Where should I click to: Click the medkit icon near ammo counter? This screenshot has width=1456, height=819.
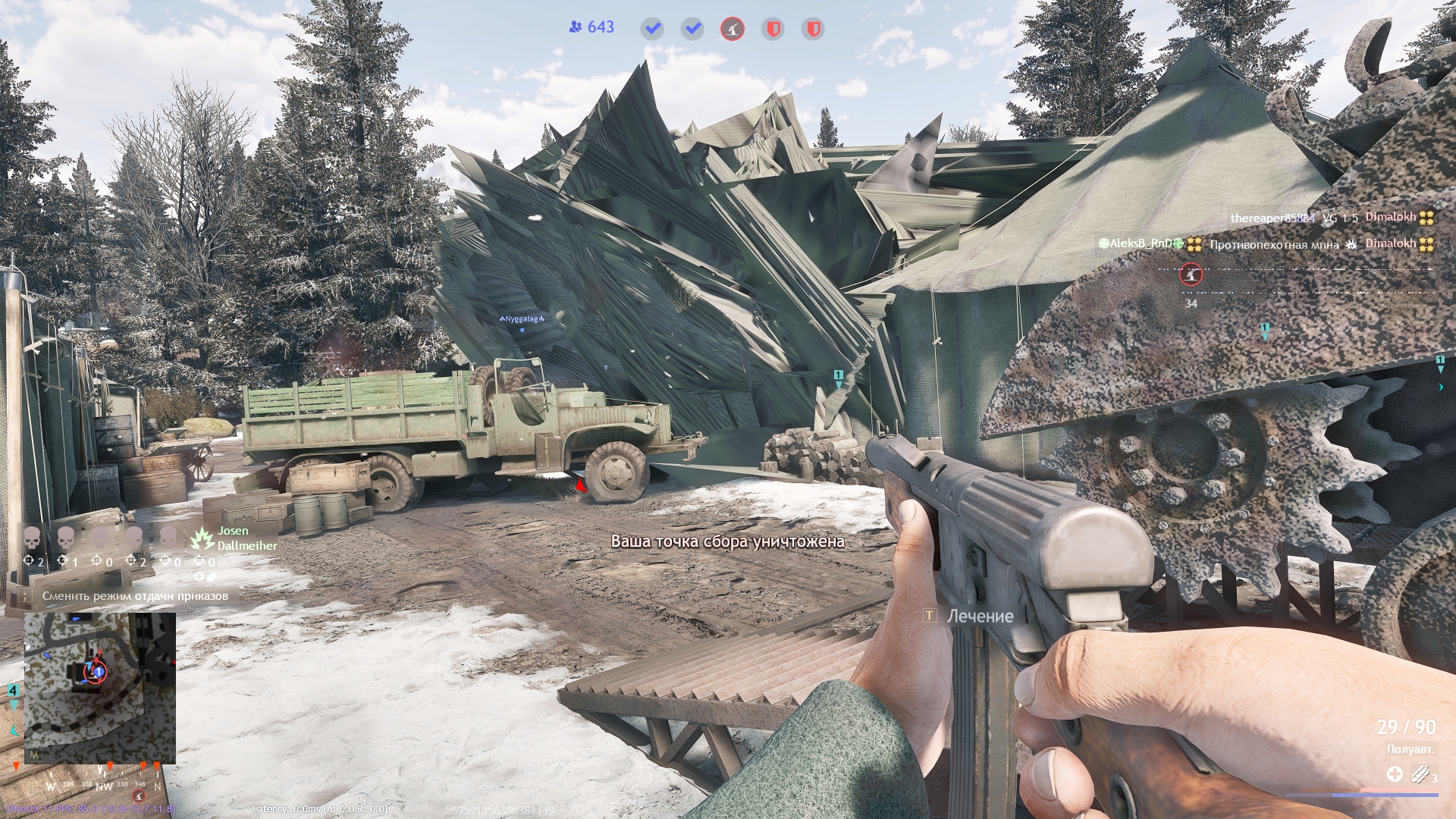point(1394,774)
